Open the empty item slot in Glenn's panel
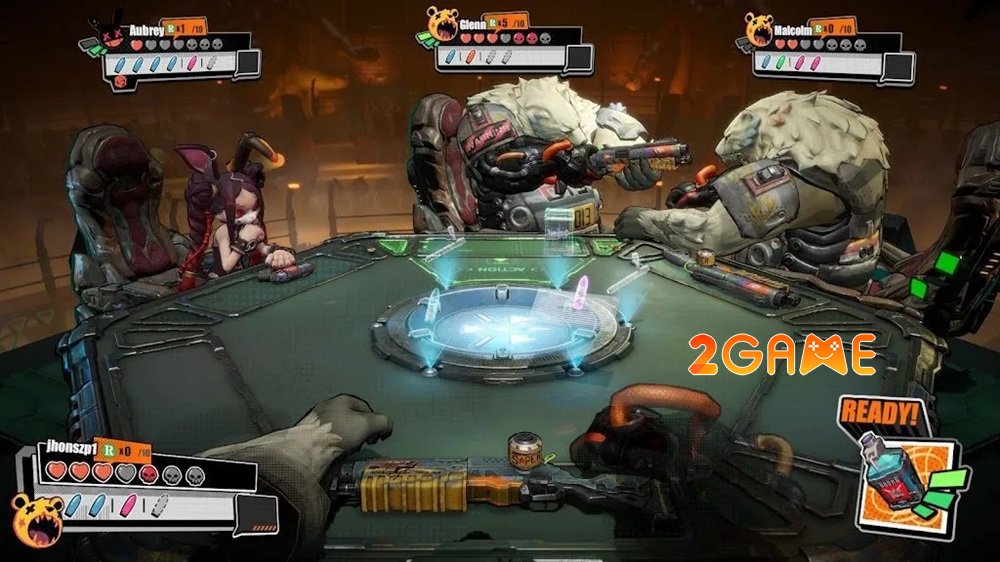The image size is (1000, 562). point(578,57)
